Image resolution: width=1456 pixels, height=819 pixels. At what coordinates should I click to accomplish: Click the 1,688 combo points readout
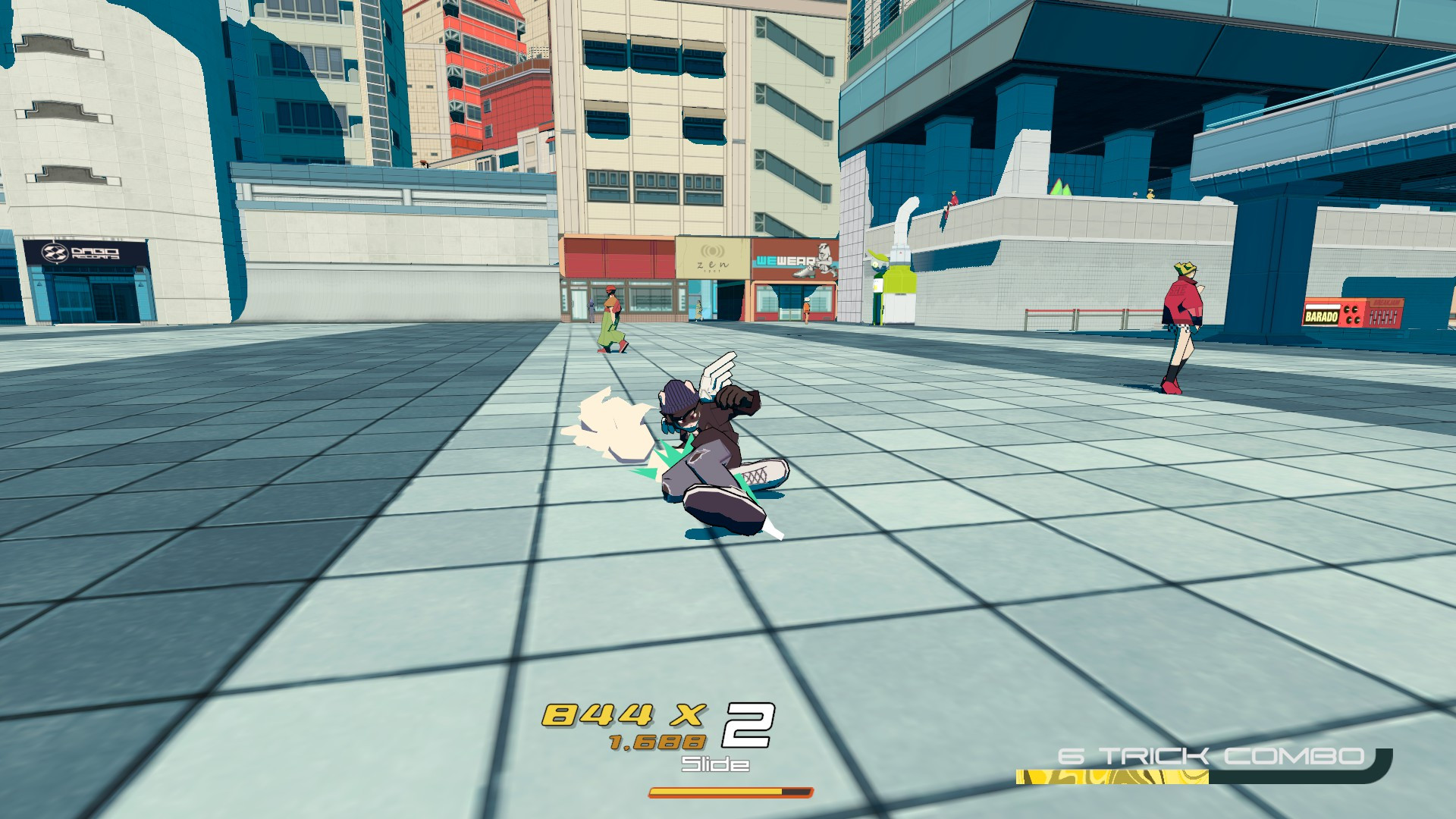pyautogui.click(x=657, y=742)
